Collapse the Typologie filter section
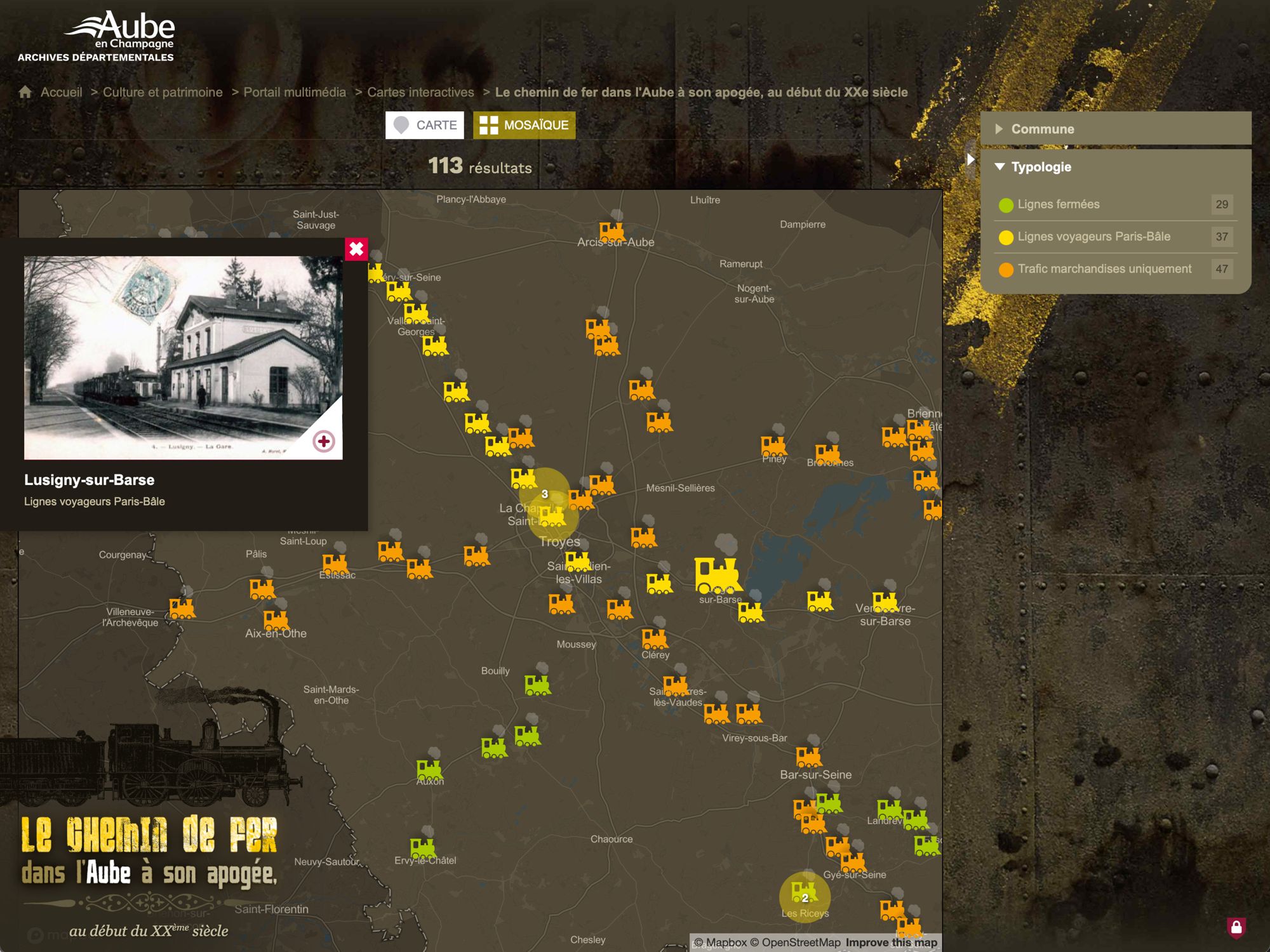The height and width of the screenshot is (952, 1270). click(1041, 167)
